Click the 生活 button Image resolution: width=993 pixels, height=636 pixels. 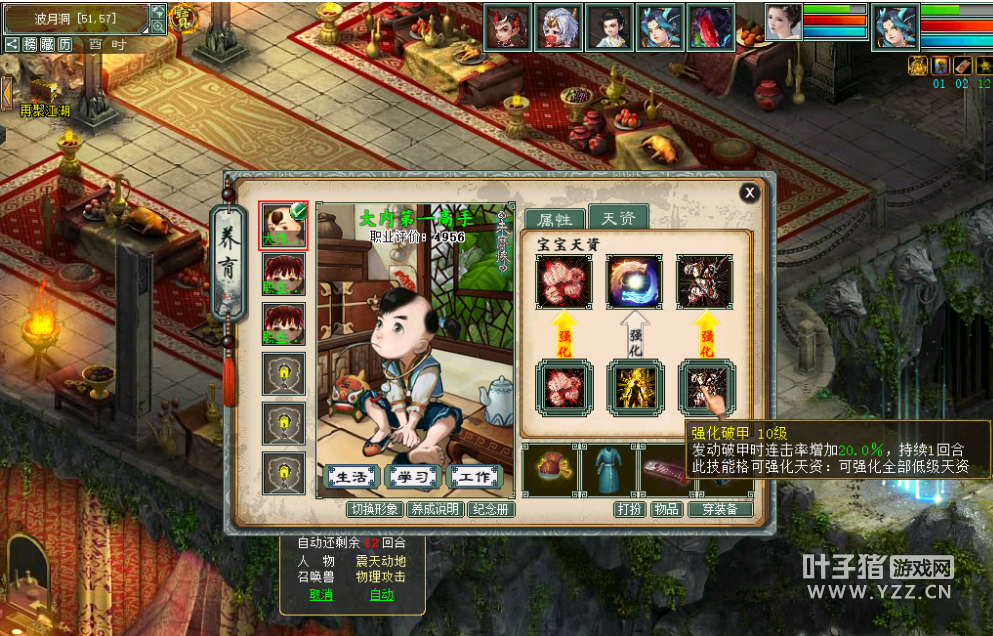click(353, 477)
